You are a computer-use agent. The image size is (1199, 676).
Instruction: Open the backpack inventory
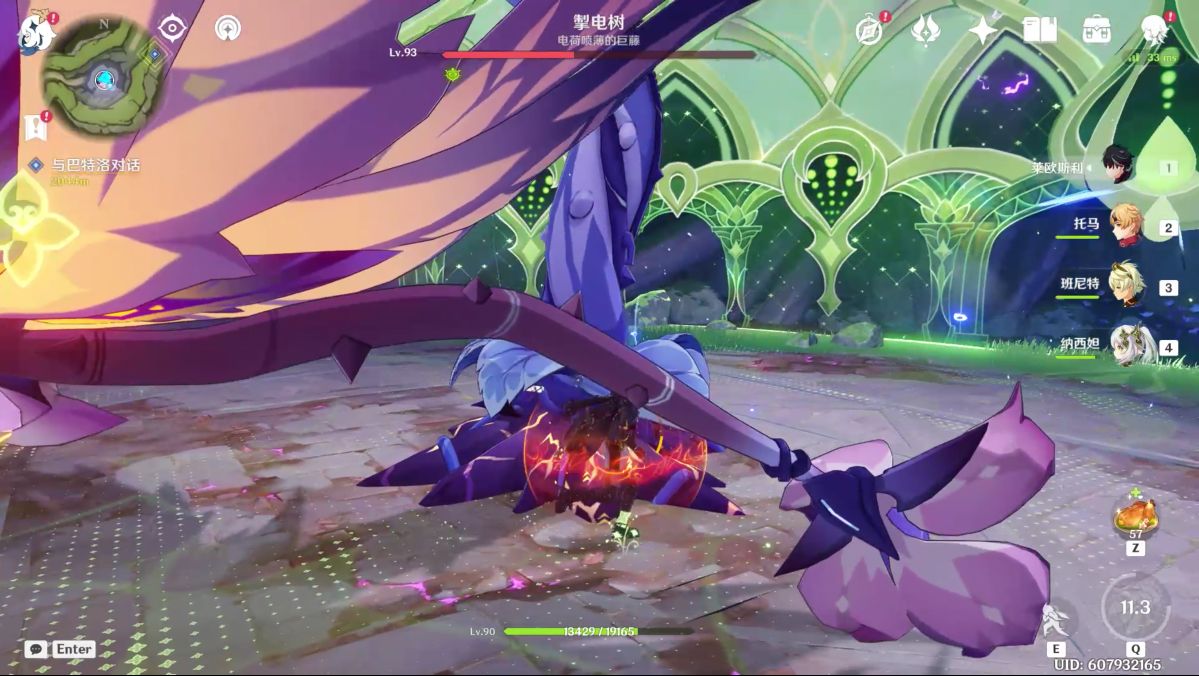(1097, 30)
